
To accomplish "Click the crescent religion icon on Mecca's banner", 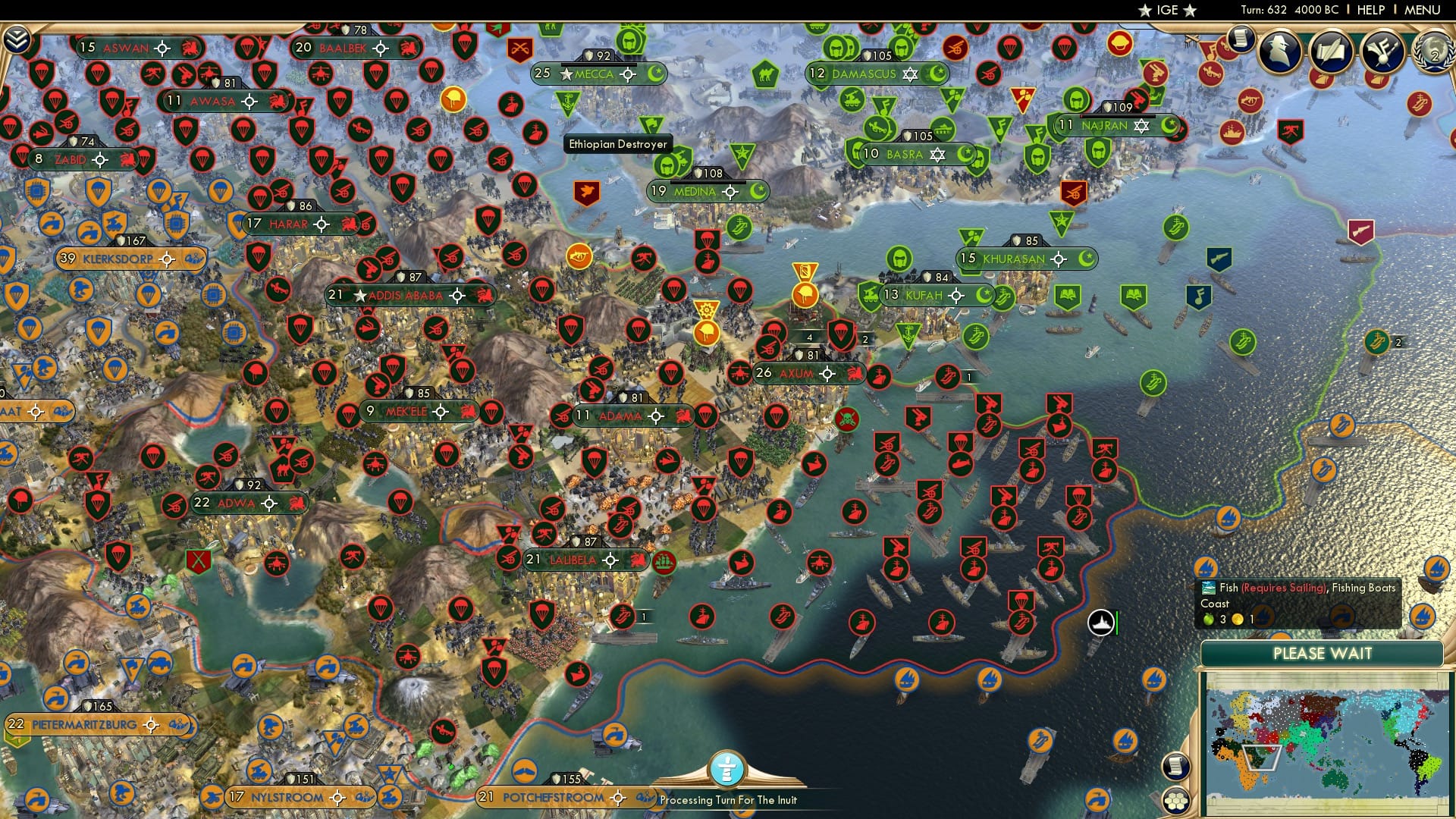I will click(x=657, y=74).
